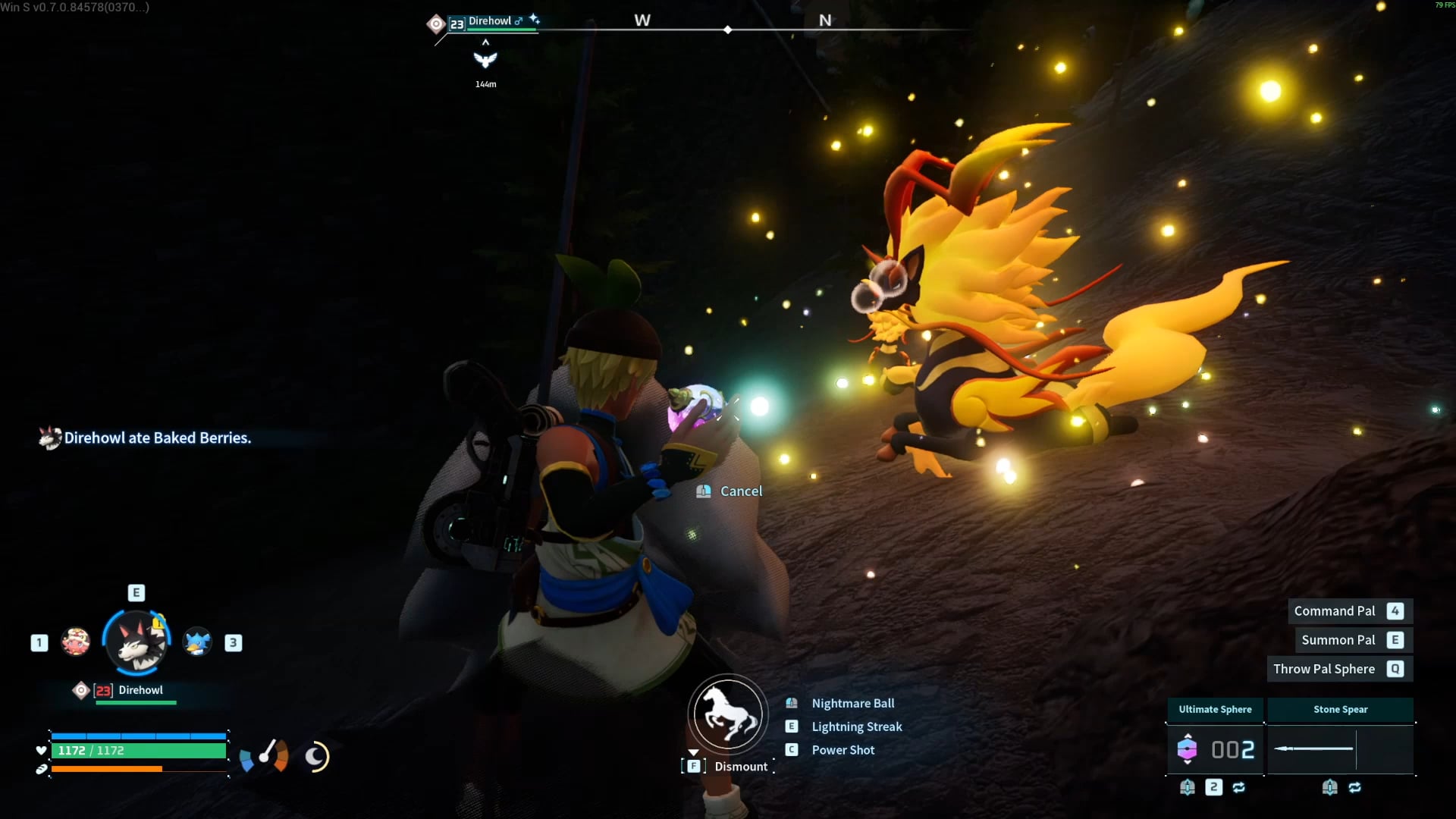Trigger the Lightning Streak skill

(856, 726)
